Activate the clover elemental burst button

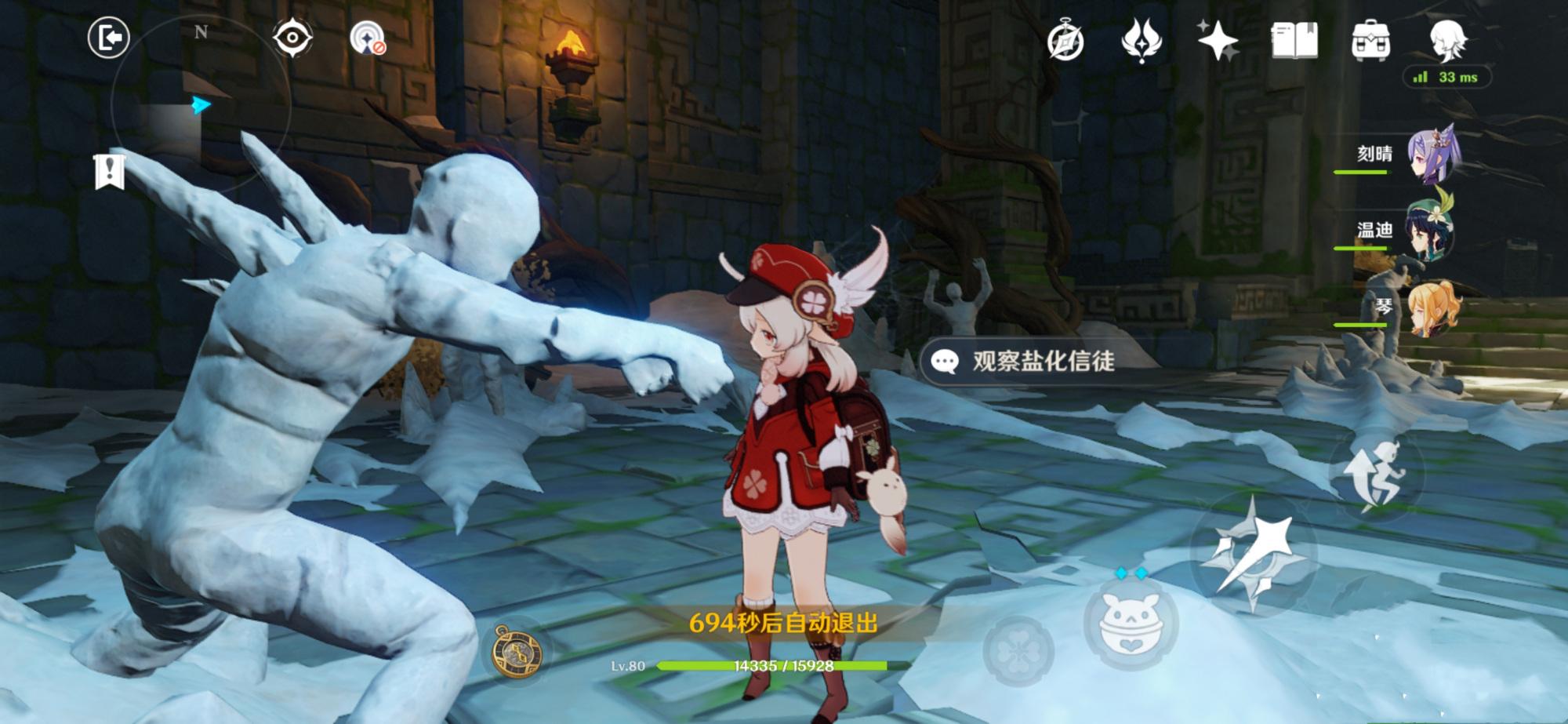(x=1018, y=650)
